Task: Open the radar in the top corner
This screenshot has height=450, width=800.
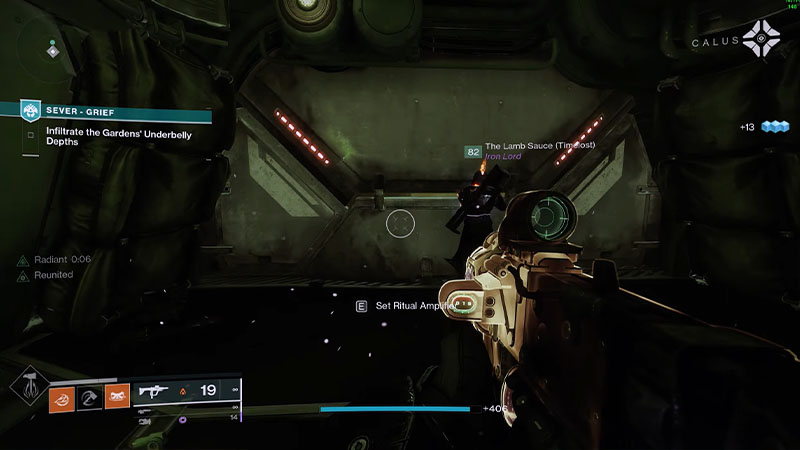Action: (51, 45)
